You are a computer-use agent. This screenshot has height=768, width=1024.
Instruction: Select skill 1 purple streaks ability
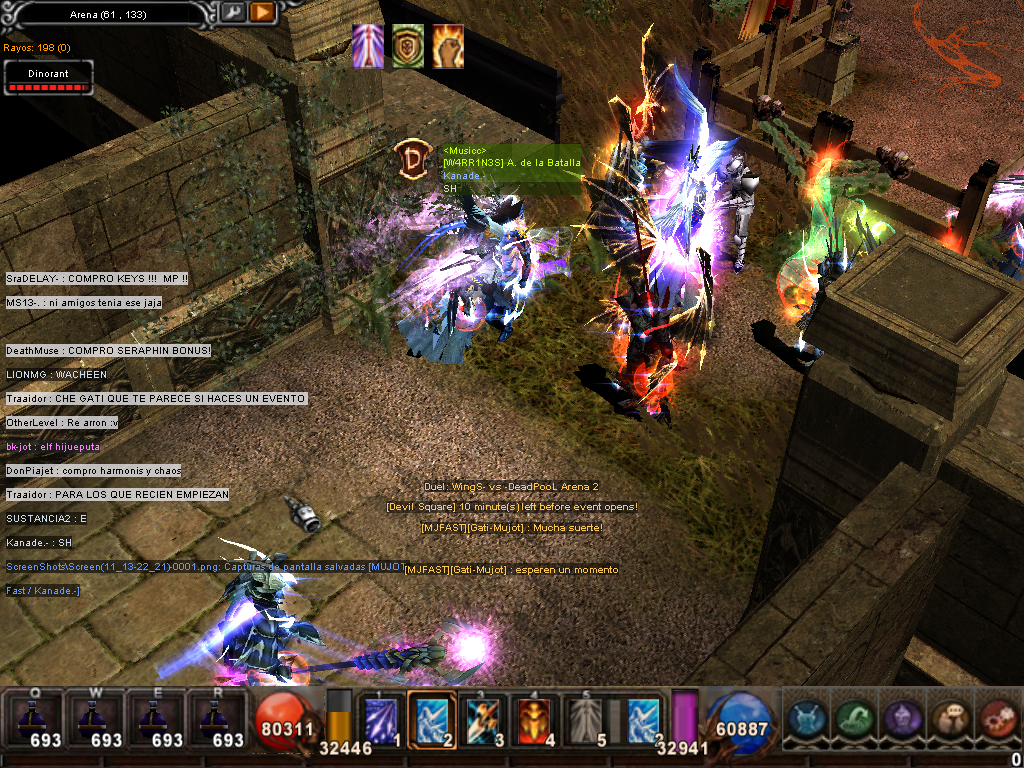click(x=382, y=718)
